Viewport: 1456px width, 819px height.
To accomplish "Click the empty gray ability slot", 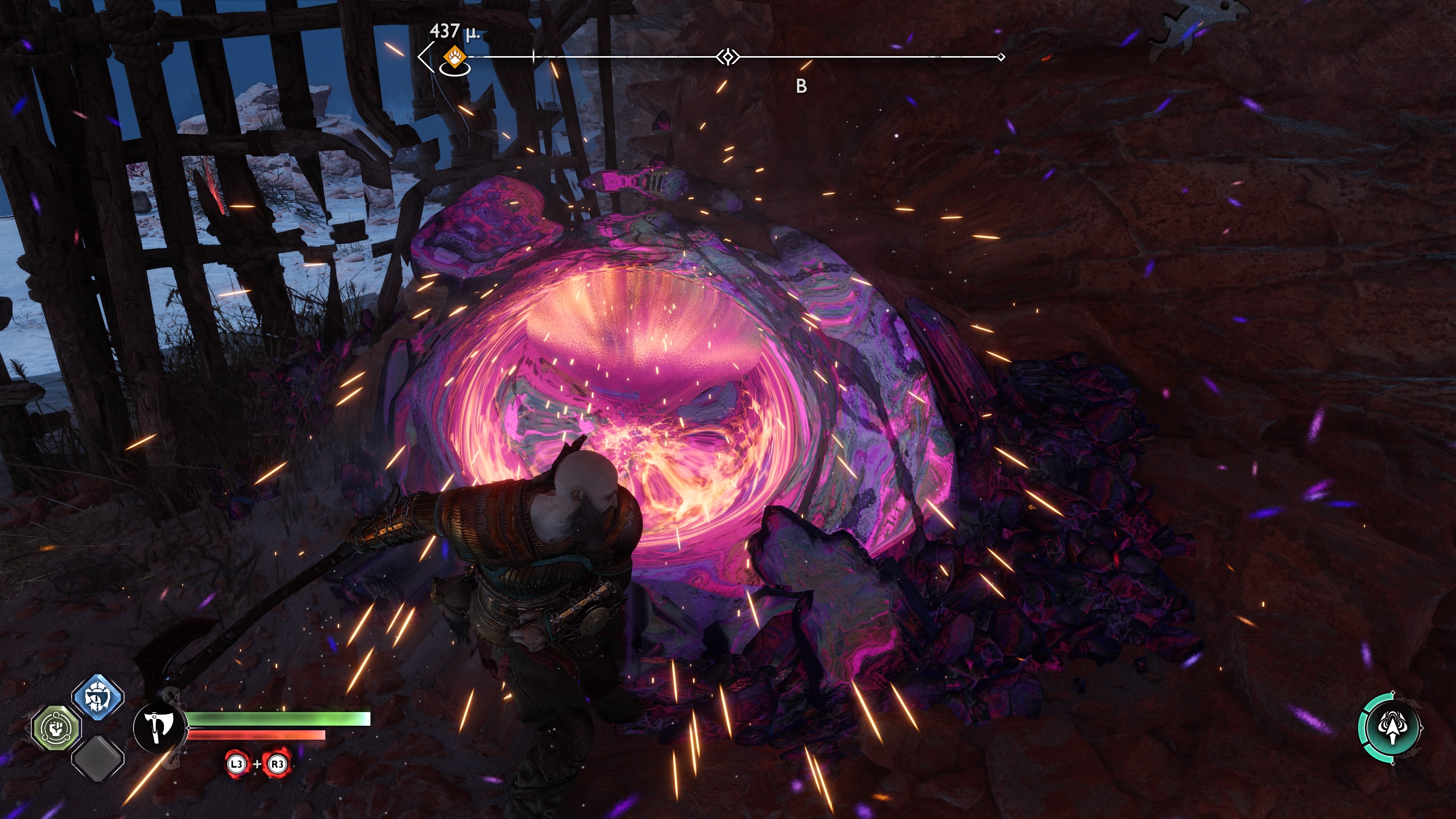I will coord(98,758).
